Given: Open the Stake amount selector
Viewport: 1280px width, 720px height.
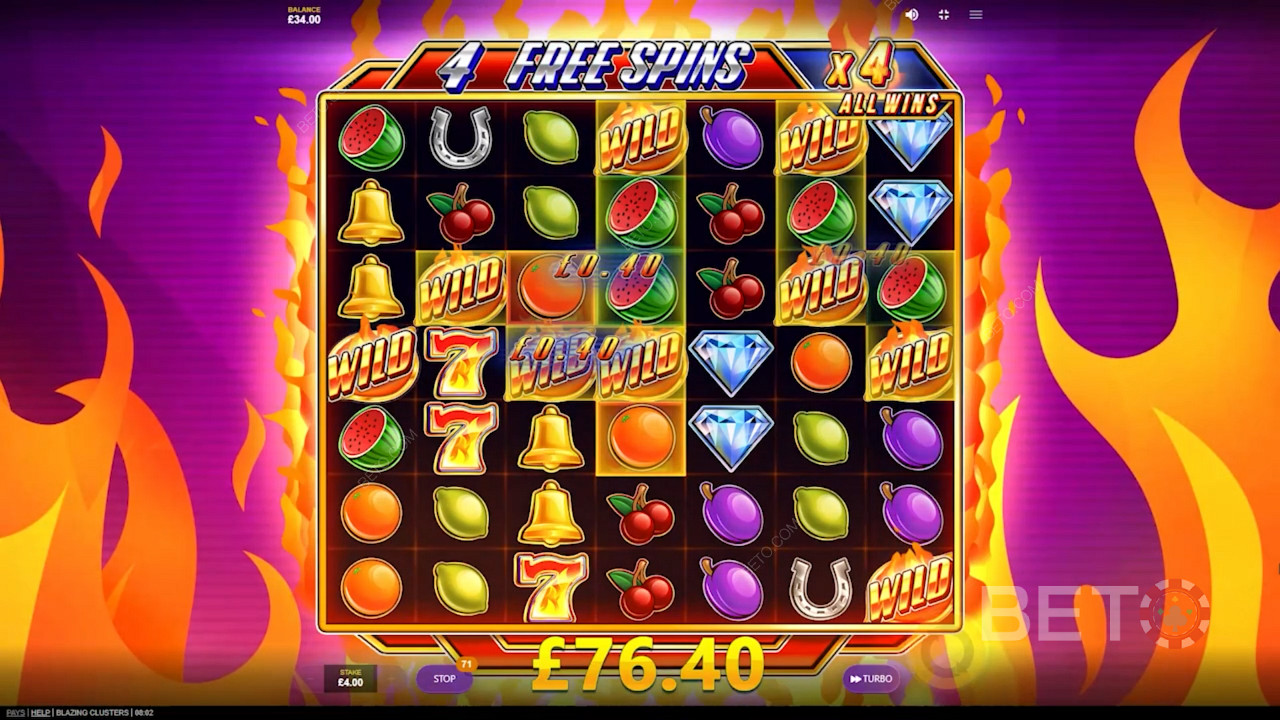Looking at the screenshot, I should point(350,679).
